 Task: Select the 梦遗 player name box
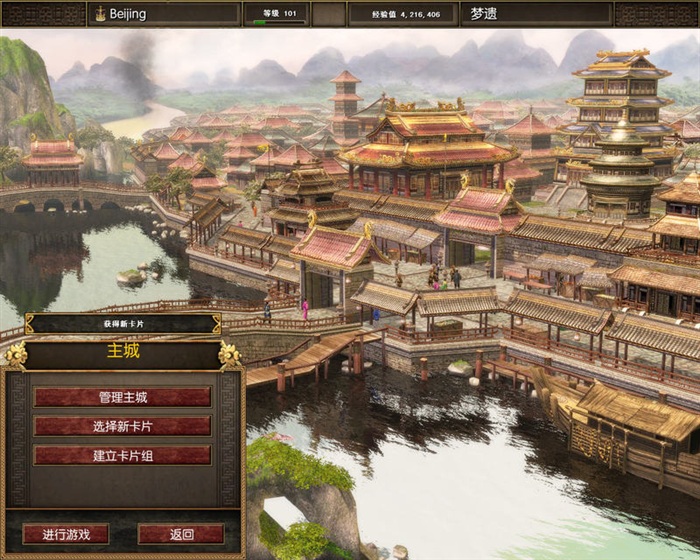(x=535, y=14)
